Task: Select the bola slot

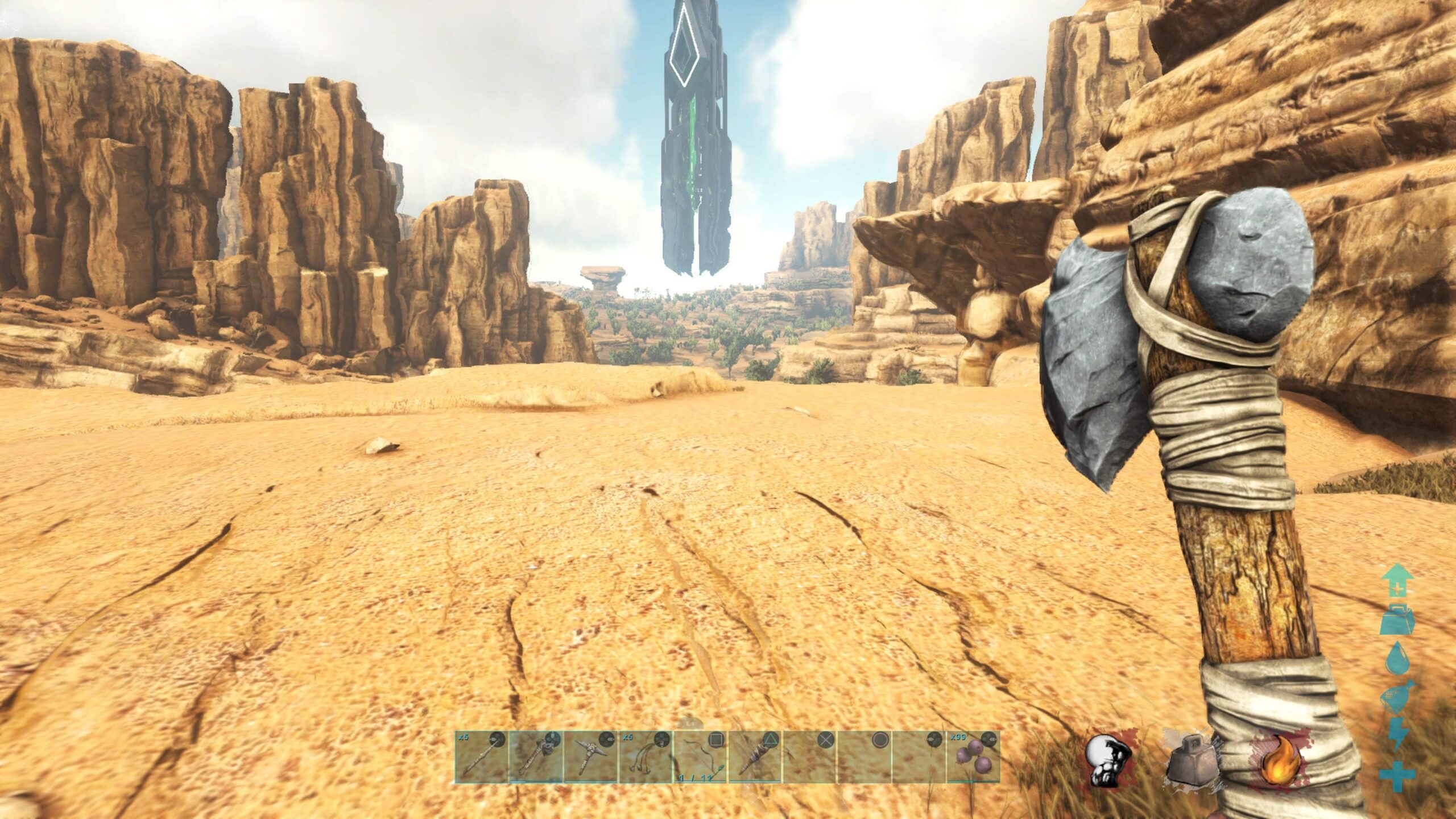Action: [x=646, y=756]
